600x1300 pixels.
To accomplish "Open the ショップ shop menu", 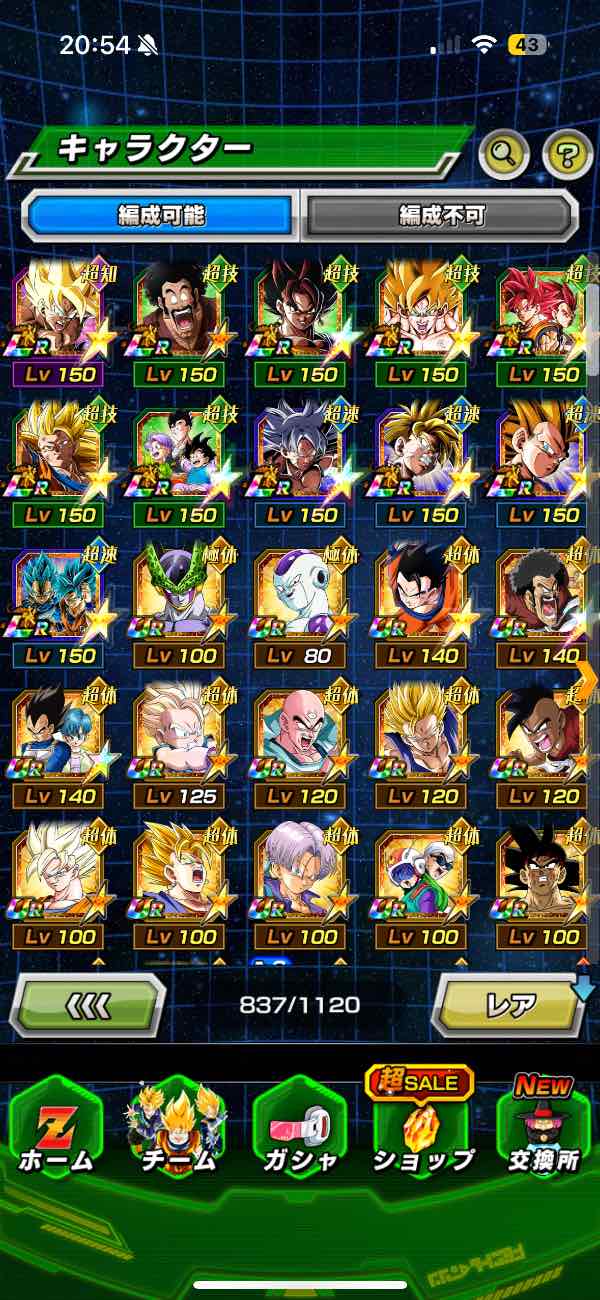I will [x=421, y=1125].
